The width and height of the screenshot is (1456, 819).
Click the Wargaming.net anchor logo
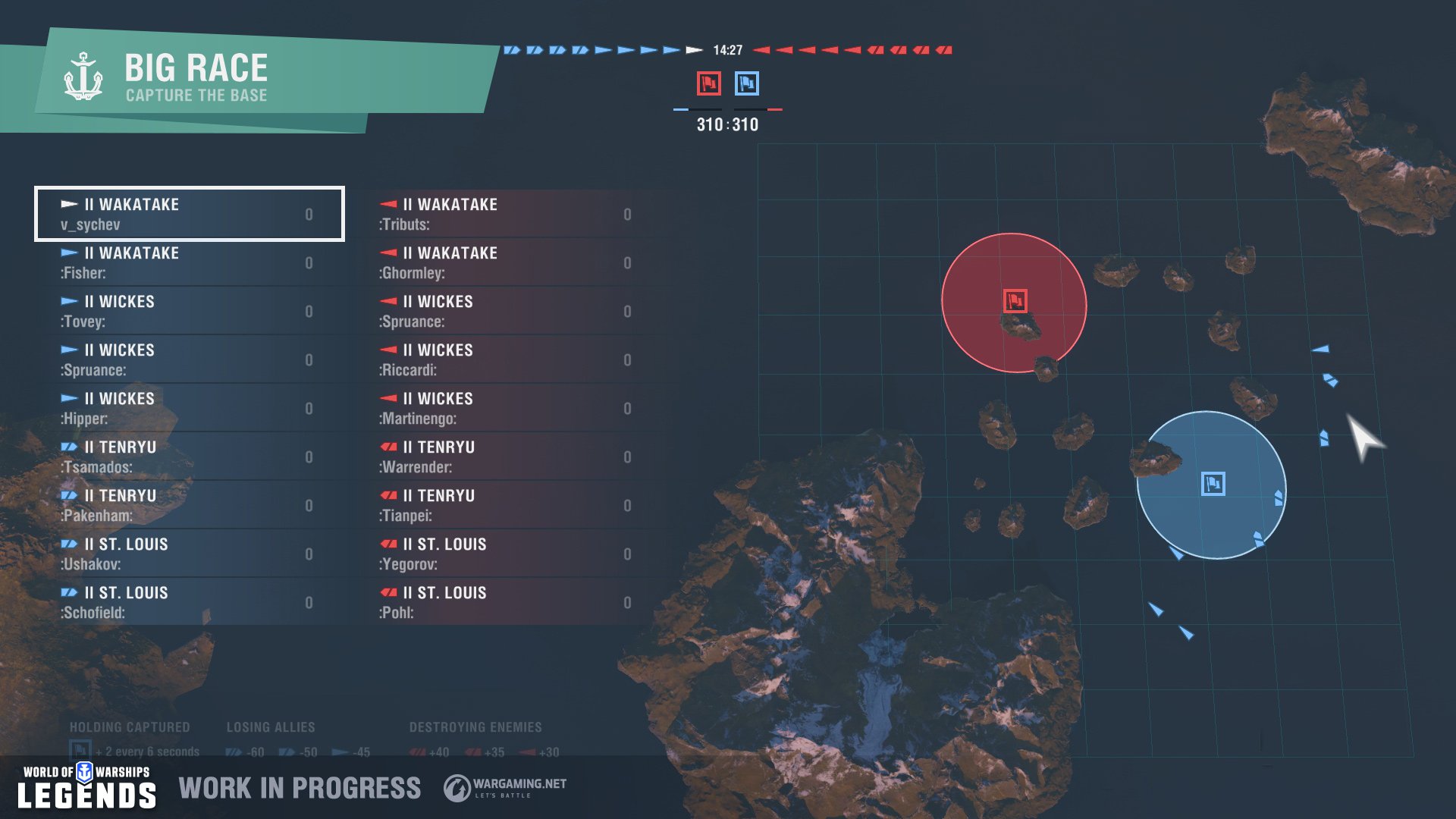(456, 787)
